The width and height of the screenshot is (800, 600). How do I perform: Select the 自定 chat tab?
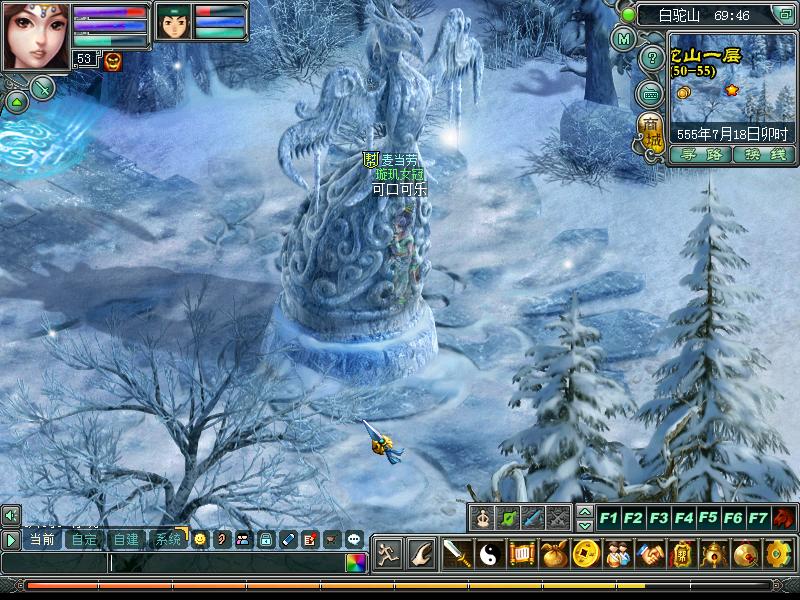coord(84,539)
